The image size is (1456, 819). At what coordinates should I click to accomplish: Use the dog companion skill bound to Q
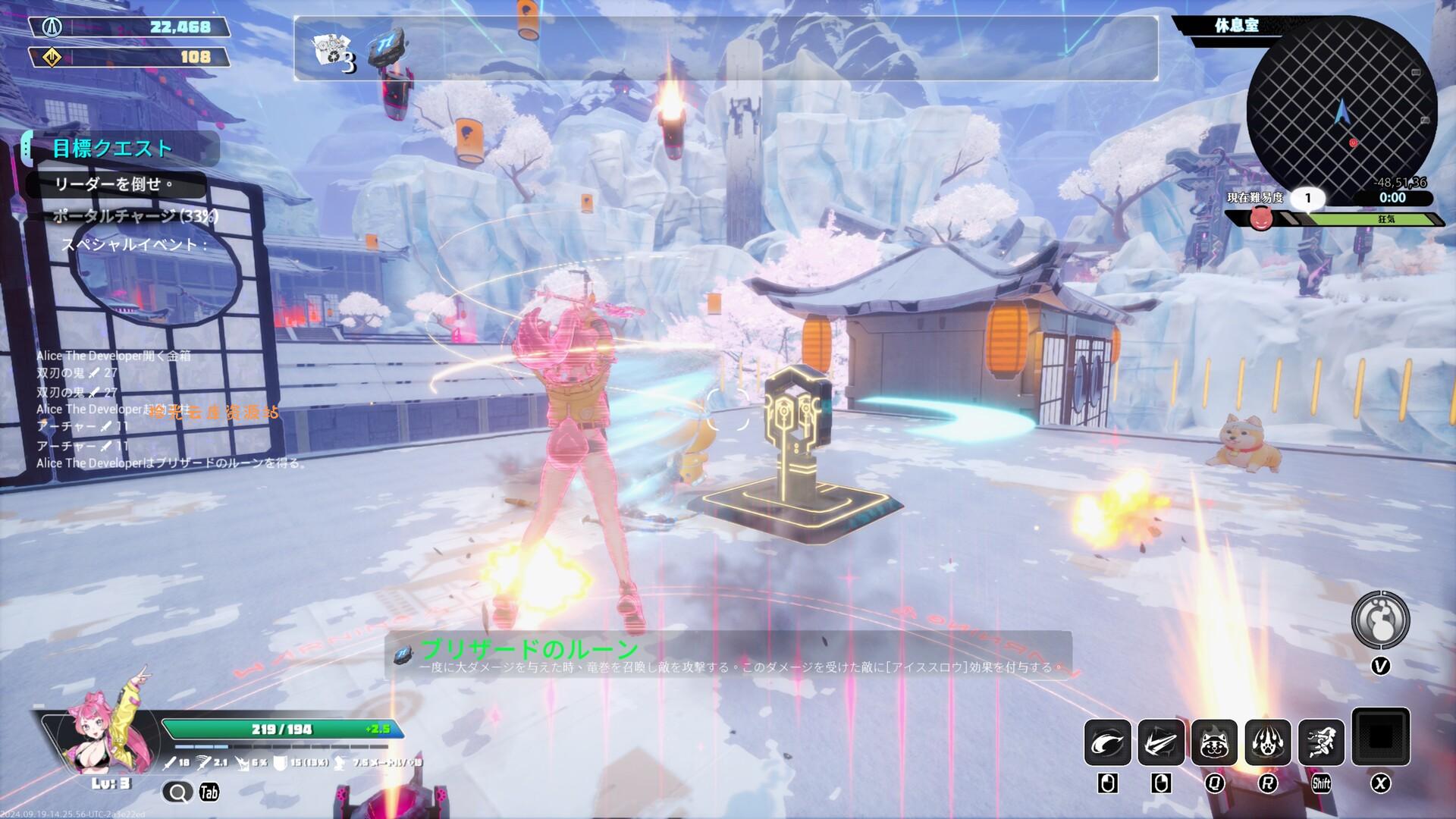pos(1213,741)
